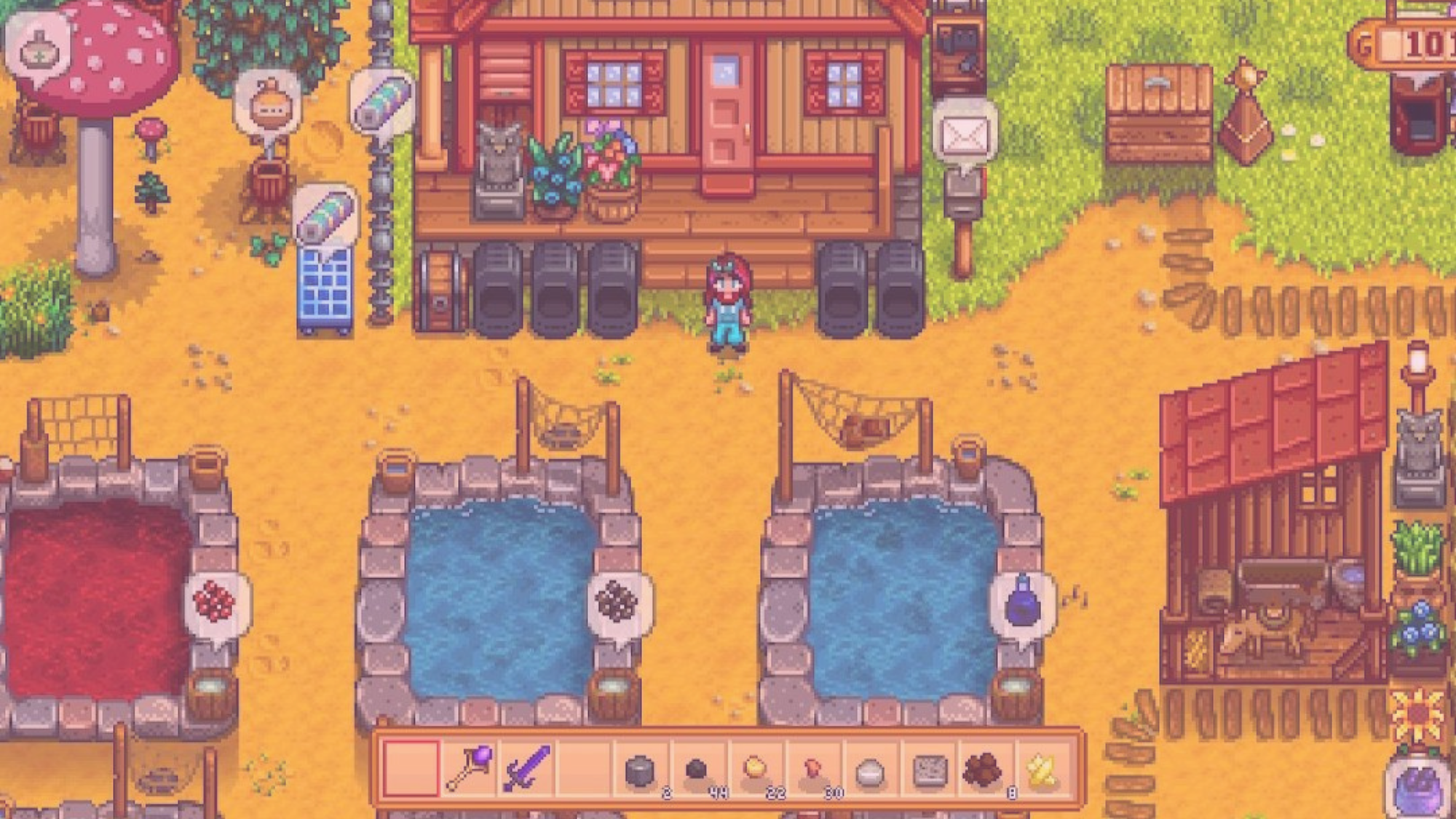
Task: Check the mail envelope on the mailbox
Action: tap(965, 135)
